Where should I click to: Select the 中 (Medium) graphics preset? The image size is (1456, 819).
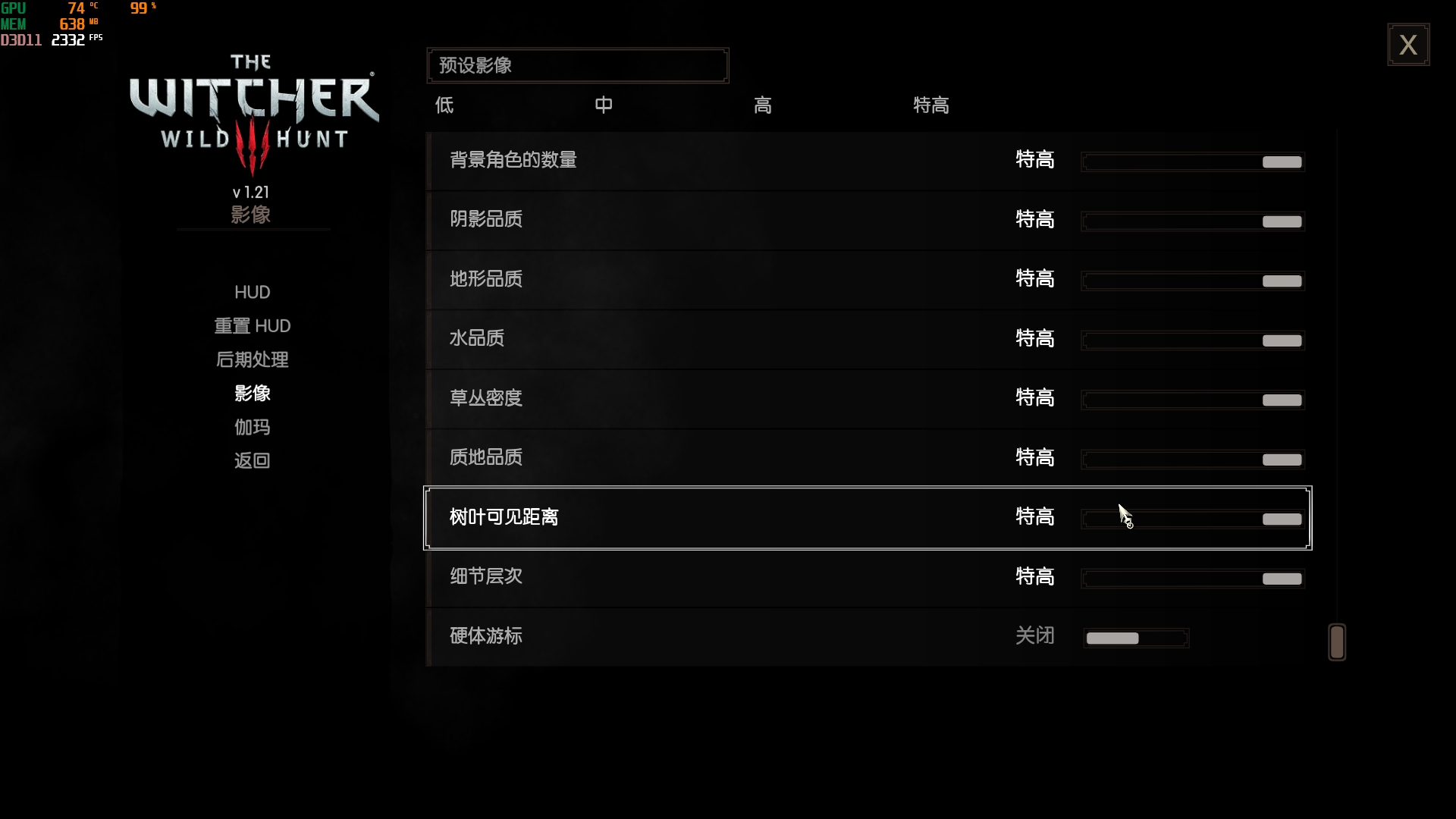pyautogui.click(x=604, y=105)
